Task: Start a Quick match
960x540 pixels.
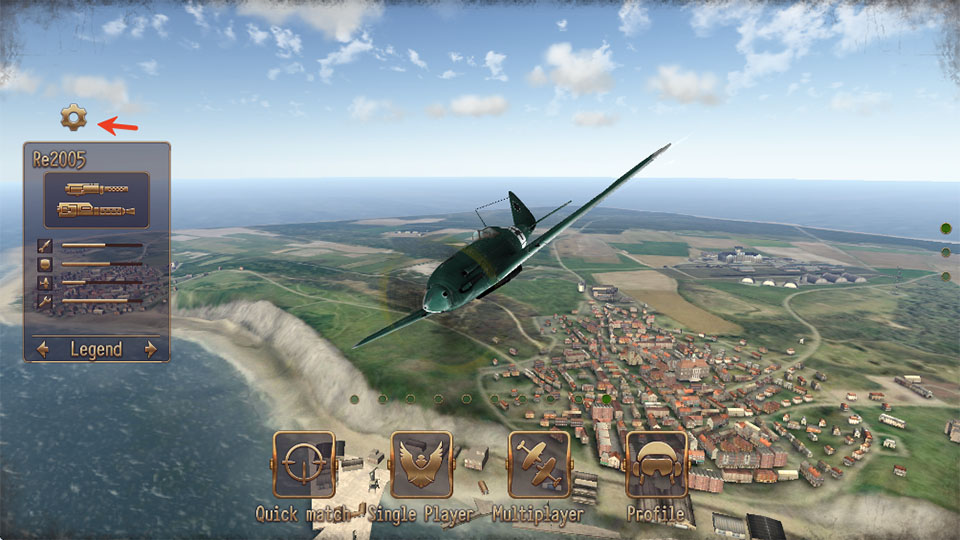Action: coord(304,465)
